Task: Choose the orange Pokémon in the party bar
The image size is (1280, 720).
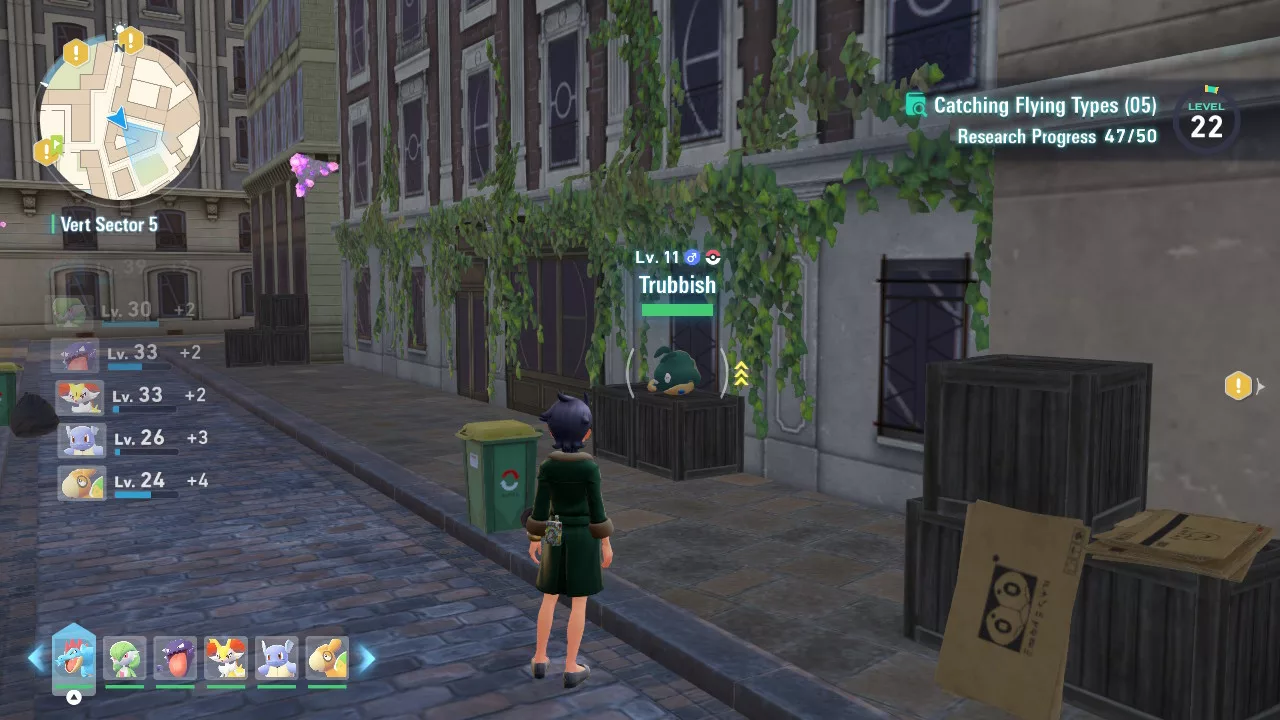Action: 327,658
